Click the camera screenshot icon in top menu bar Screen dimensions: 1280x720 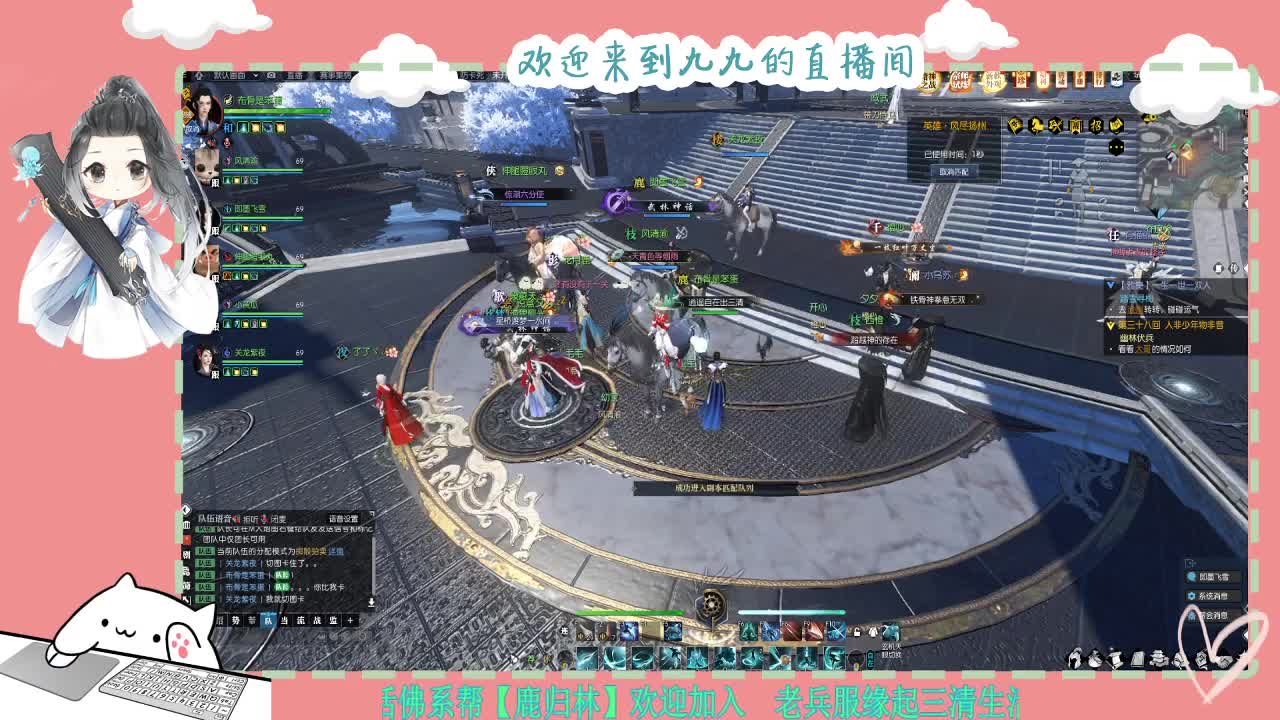(271, 75)
